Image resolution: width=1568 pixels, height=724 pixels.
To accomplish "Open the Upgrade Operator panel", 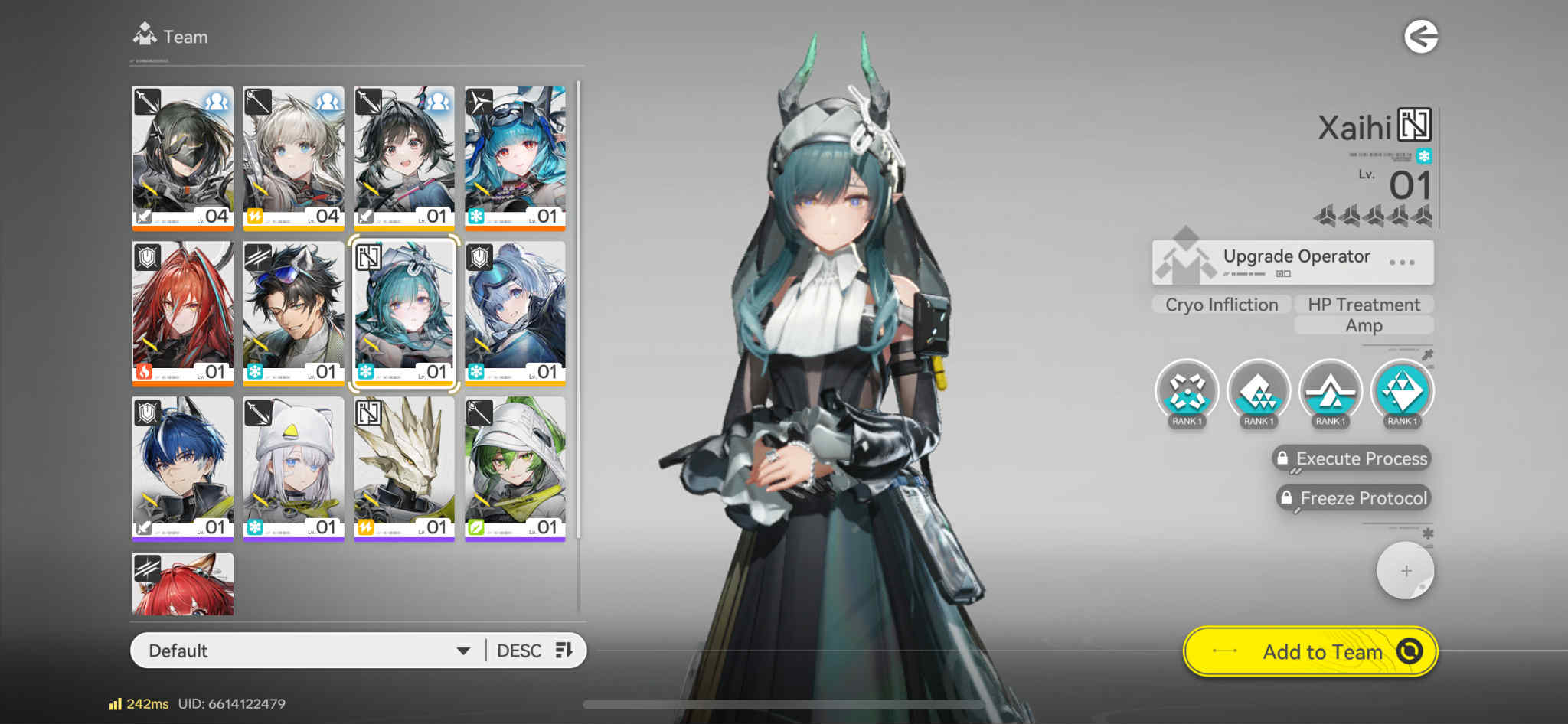I will 1292,262.
